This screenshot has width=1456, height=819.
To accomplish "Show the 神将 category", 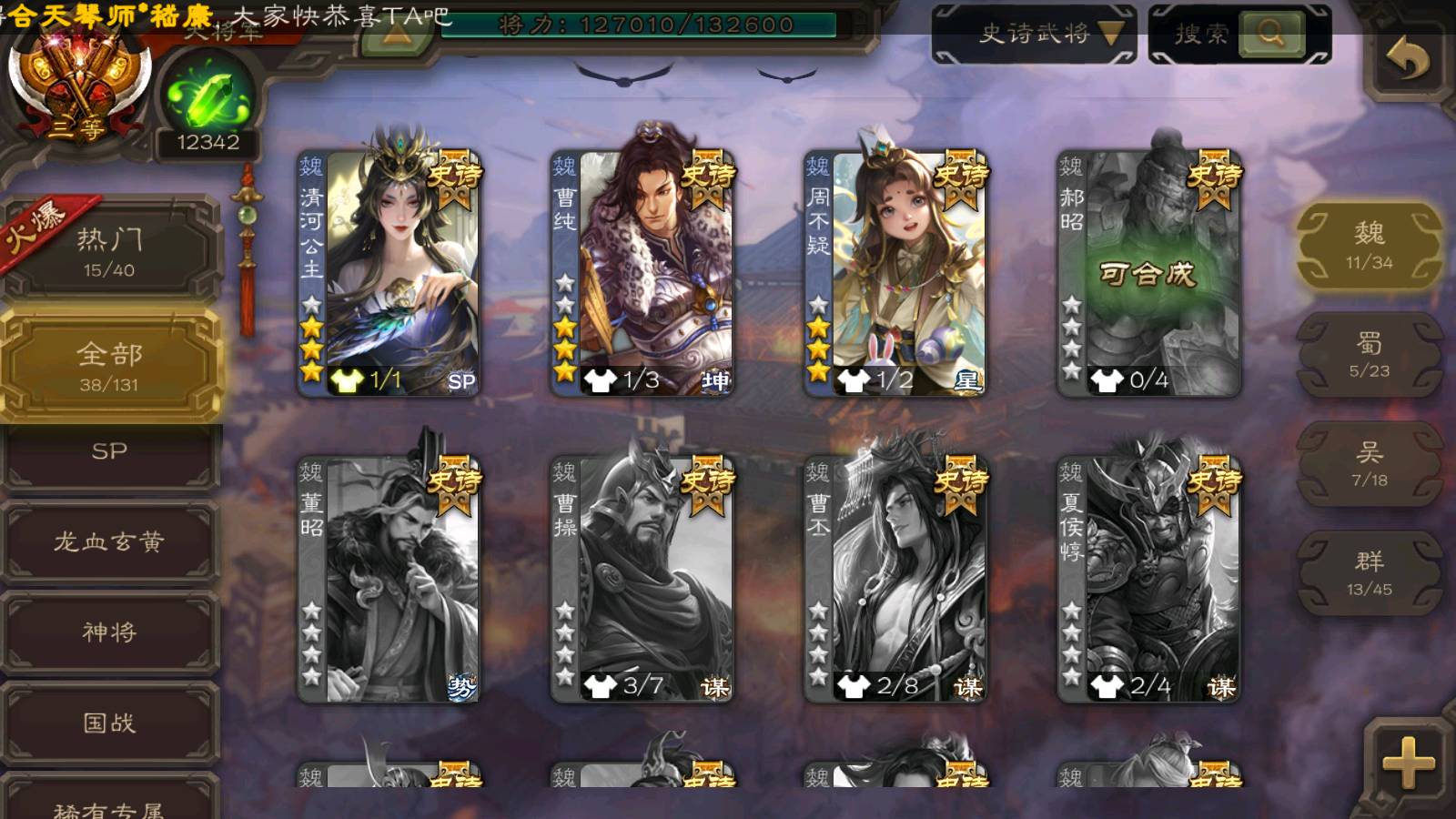I will coord(109,632).
